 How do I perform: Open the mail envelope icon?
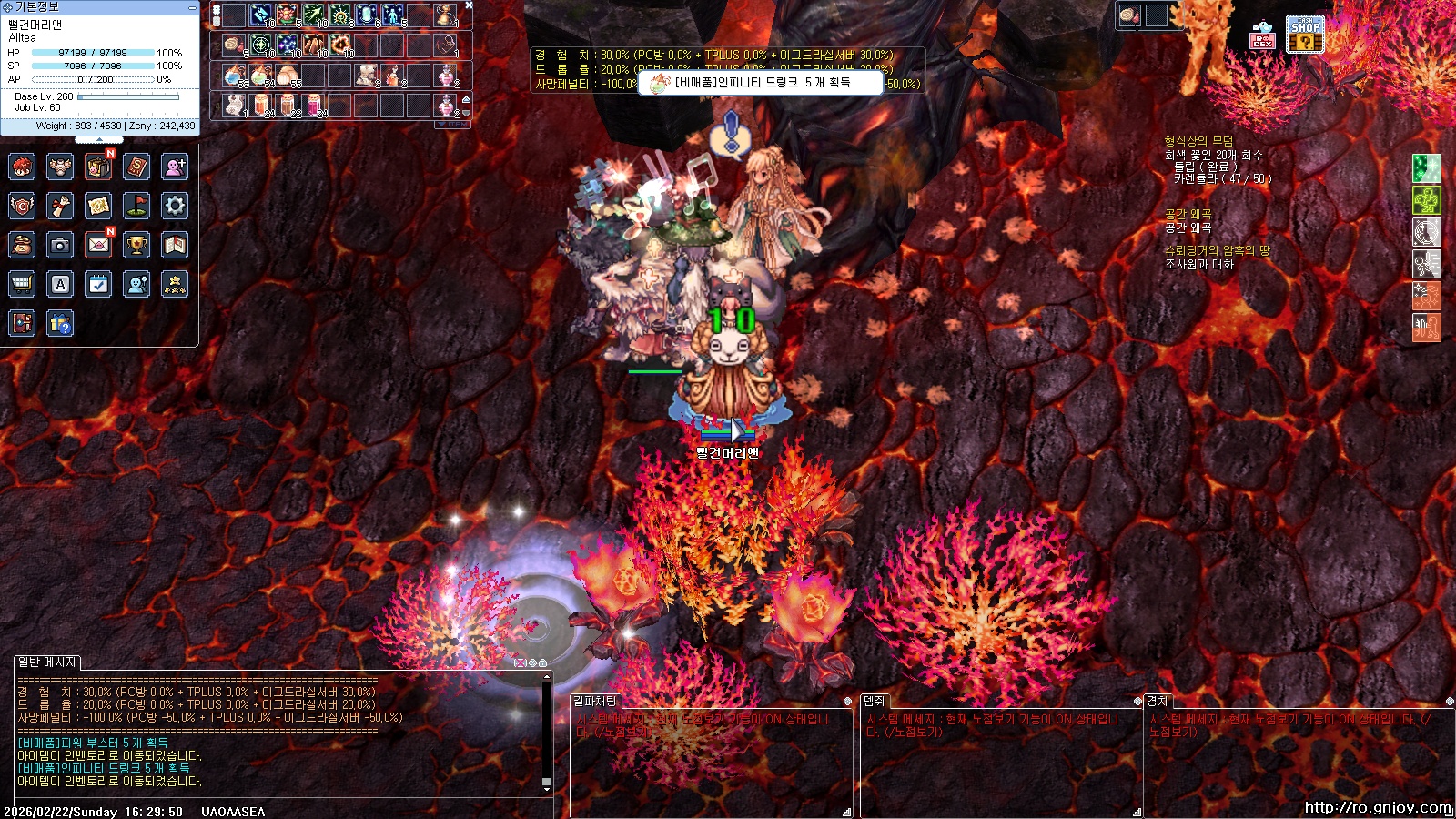point(98,245)
